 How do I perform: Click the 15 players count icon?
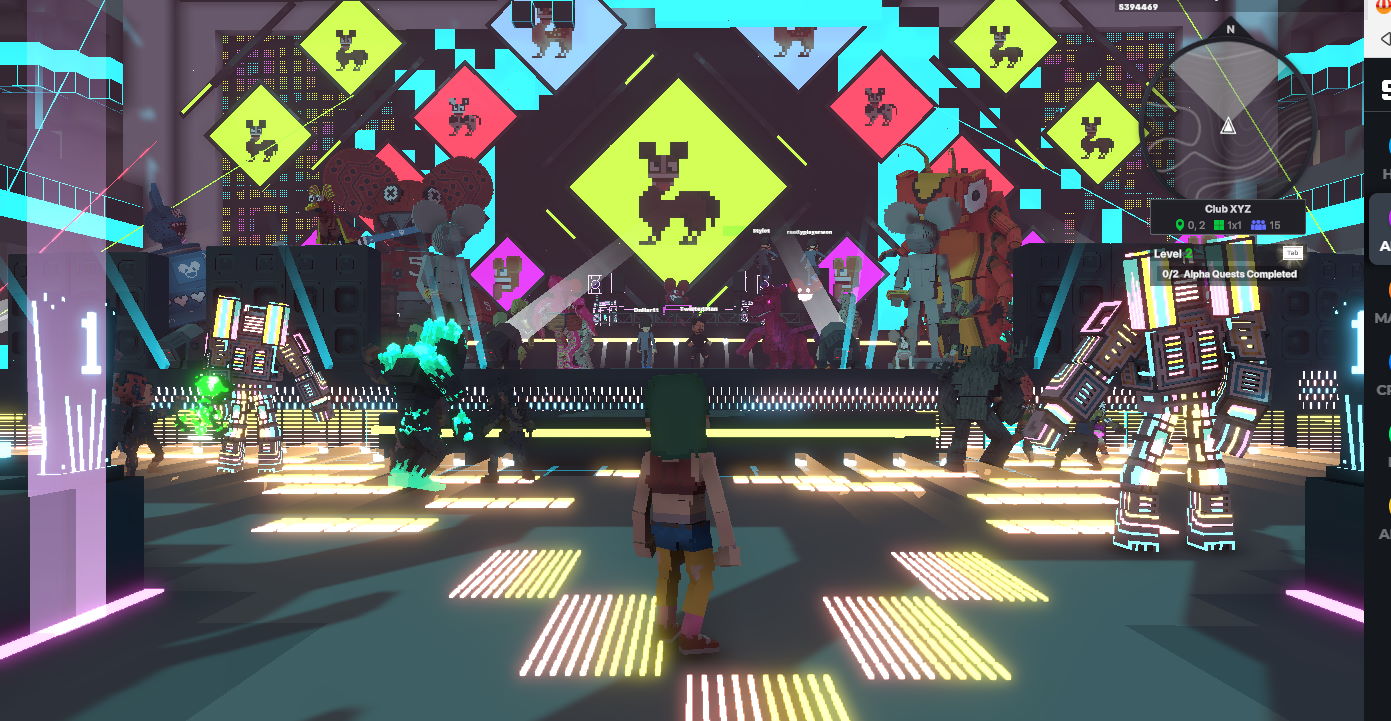1258,226
